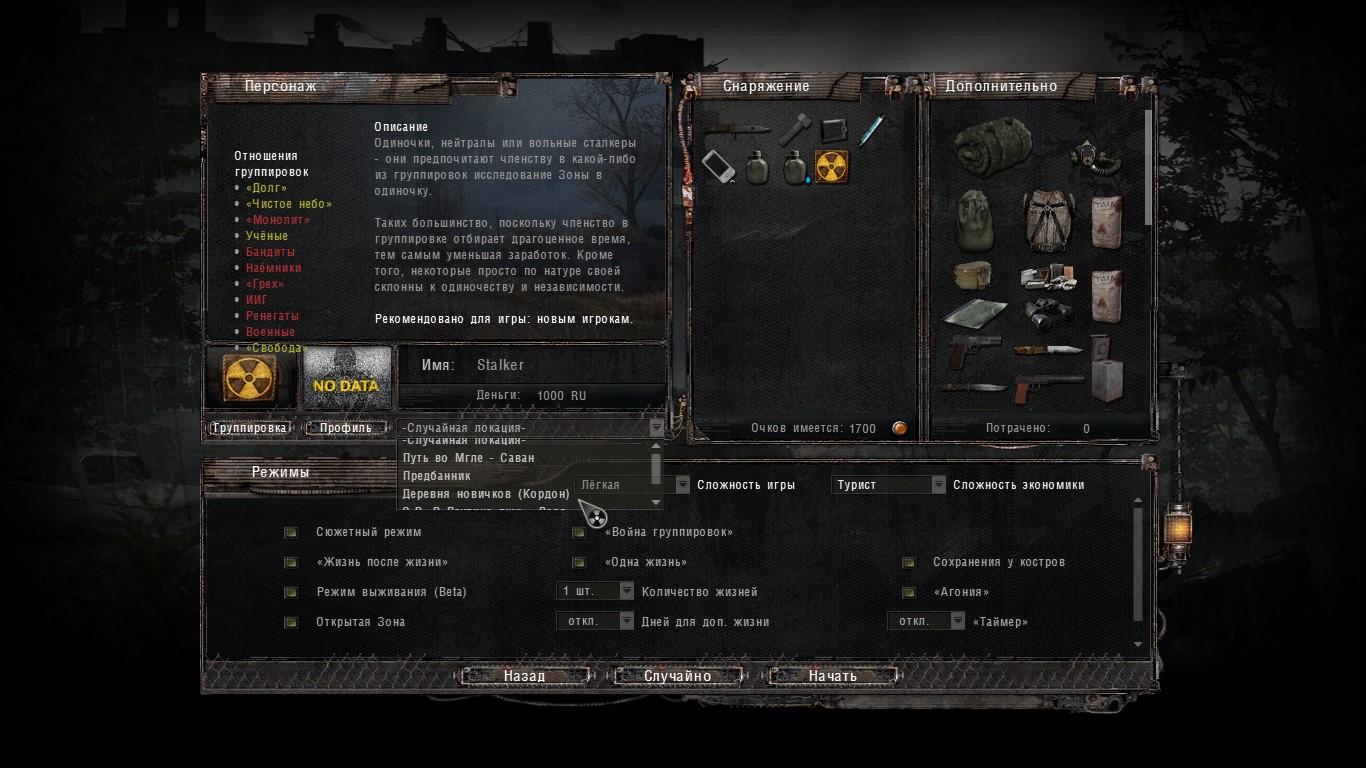
Task: Enable «Война группировок» mode
Action: click(x=579, y=532)
